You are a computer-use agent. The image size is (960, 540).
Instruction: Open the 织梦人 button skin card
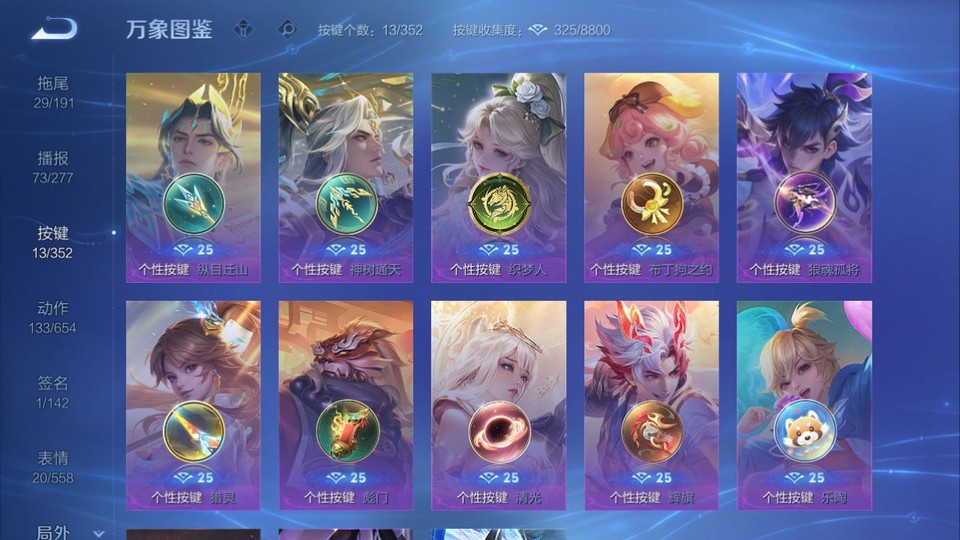498,177
